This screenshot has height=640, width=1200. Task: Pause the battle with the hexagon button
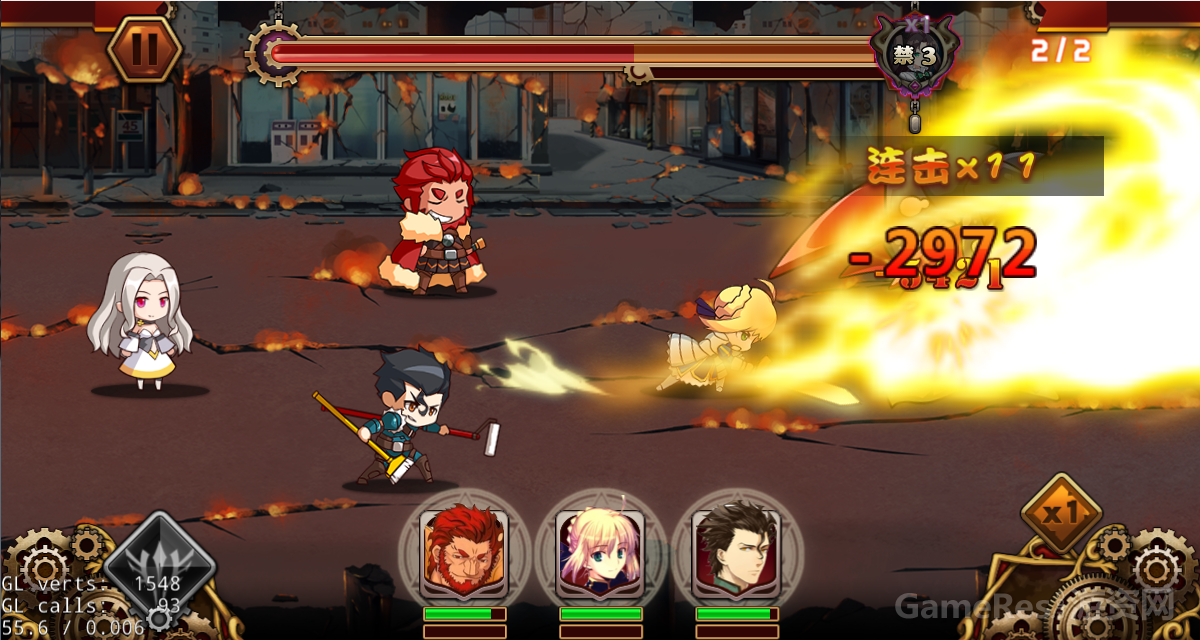pos(144,49)
